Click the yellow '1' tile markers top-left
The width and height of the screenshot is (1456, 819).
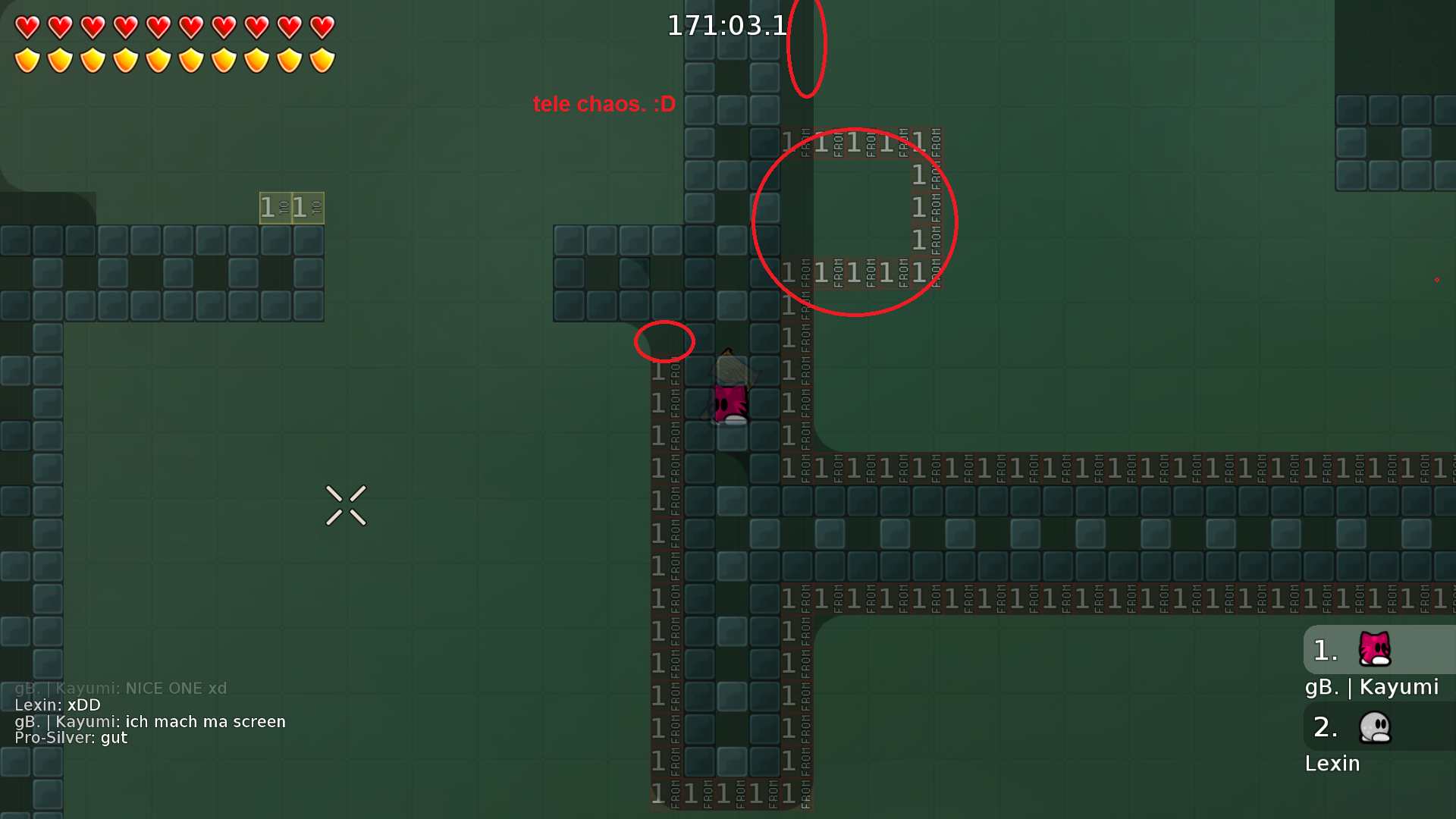(x=291, y=206)
